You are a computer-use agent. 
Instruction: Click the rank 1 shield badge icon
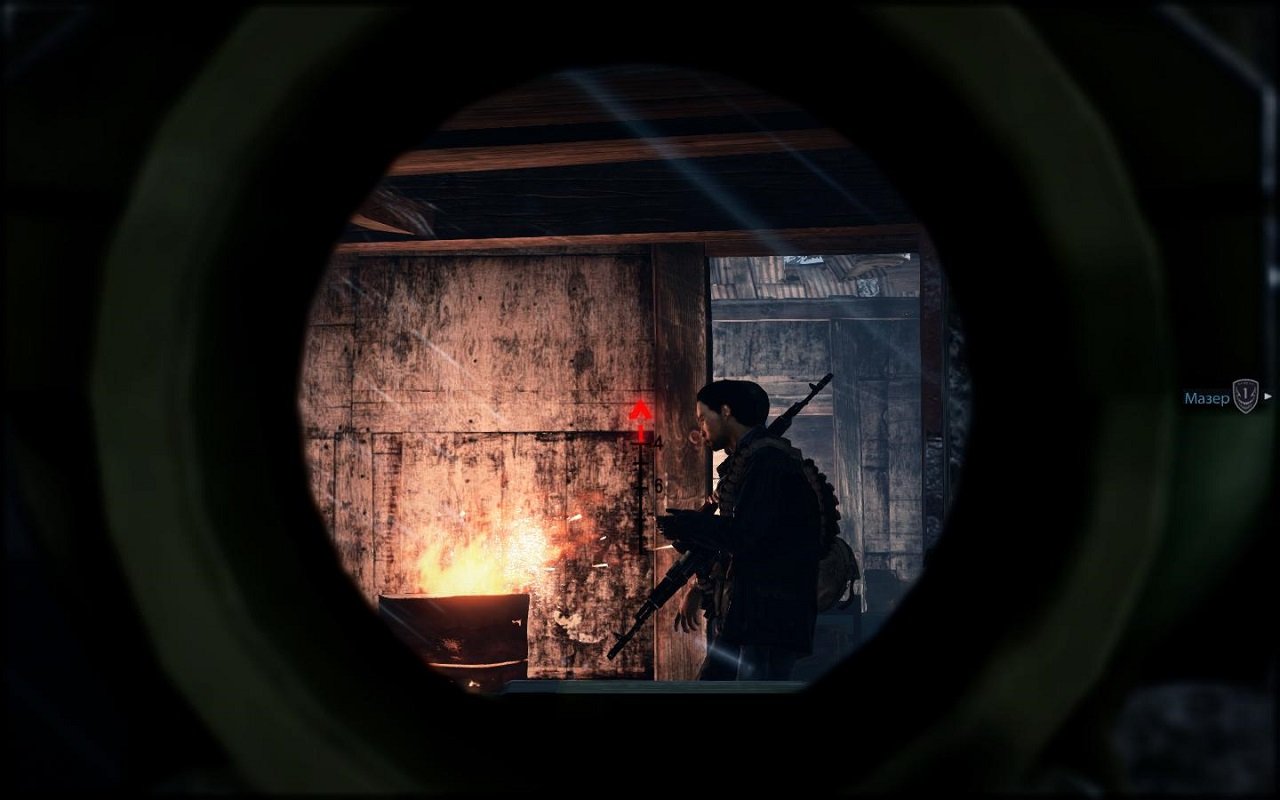(x=1245, y=396)
